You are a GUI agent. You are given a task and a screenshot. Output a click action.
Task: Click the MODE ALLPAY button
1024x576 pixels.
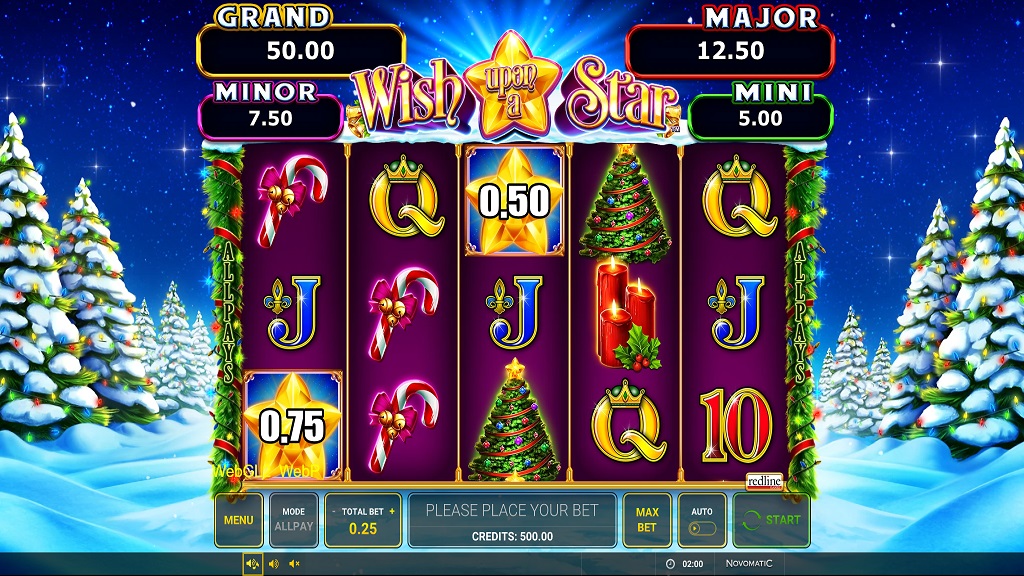(293, 520)
